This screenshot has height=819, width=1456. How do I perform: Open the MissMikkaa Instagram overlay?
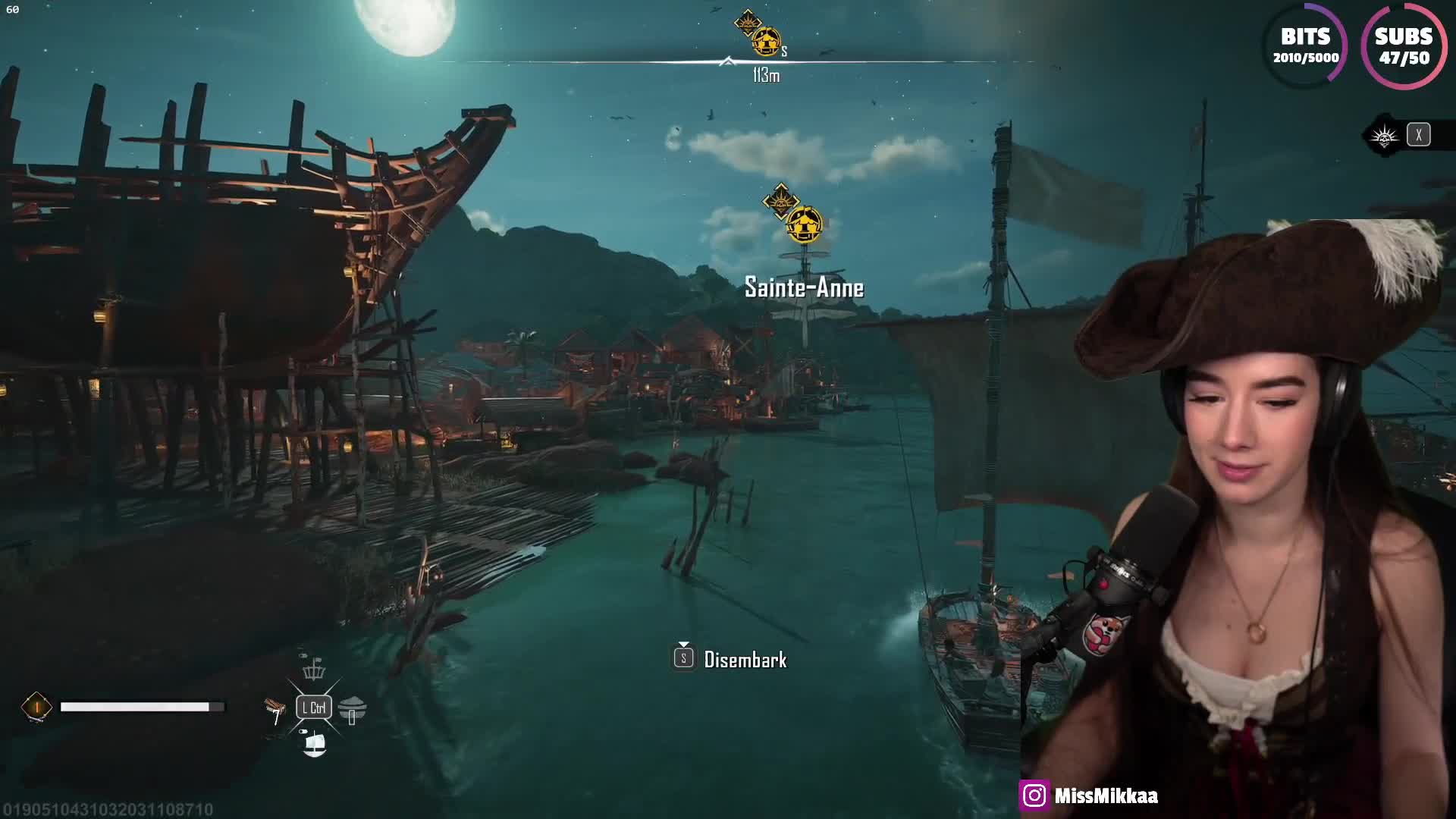click(1089, 795)
